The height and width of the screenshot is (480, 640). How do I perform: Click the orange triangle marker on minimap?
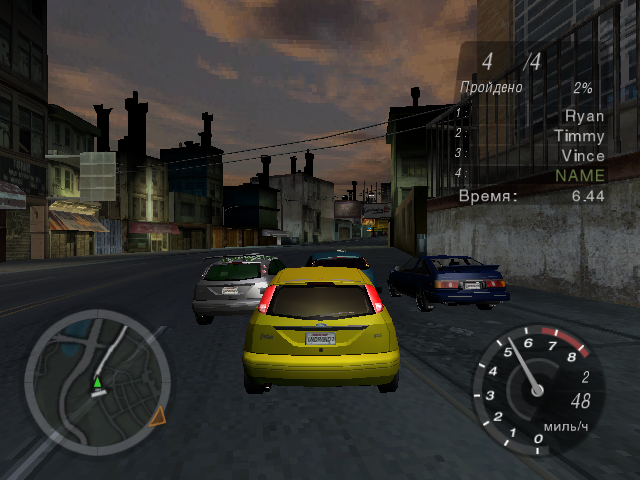coord(157,416)
